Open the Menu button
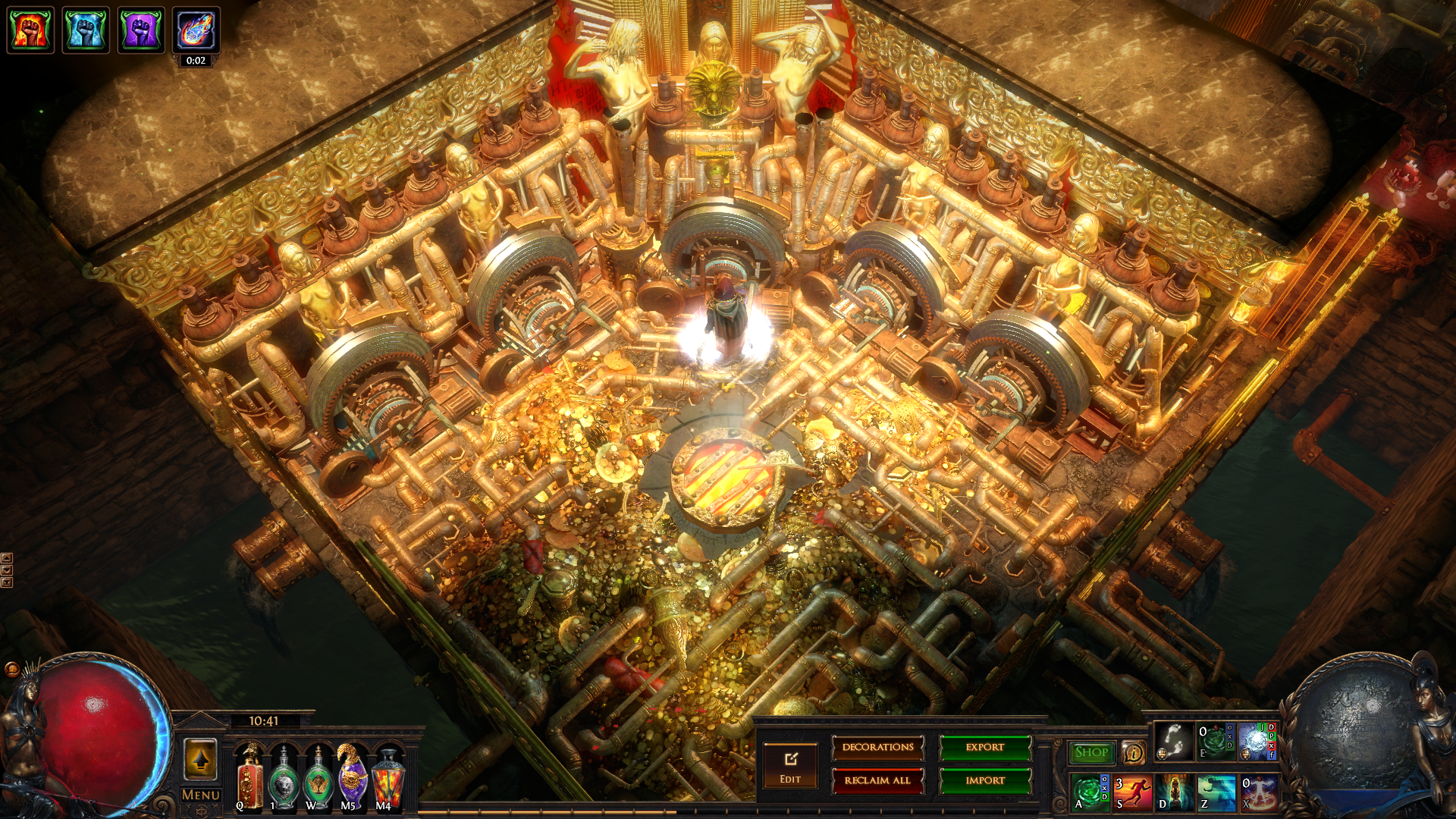 click(200, 795)
